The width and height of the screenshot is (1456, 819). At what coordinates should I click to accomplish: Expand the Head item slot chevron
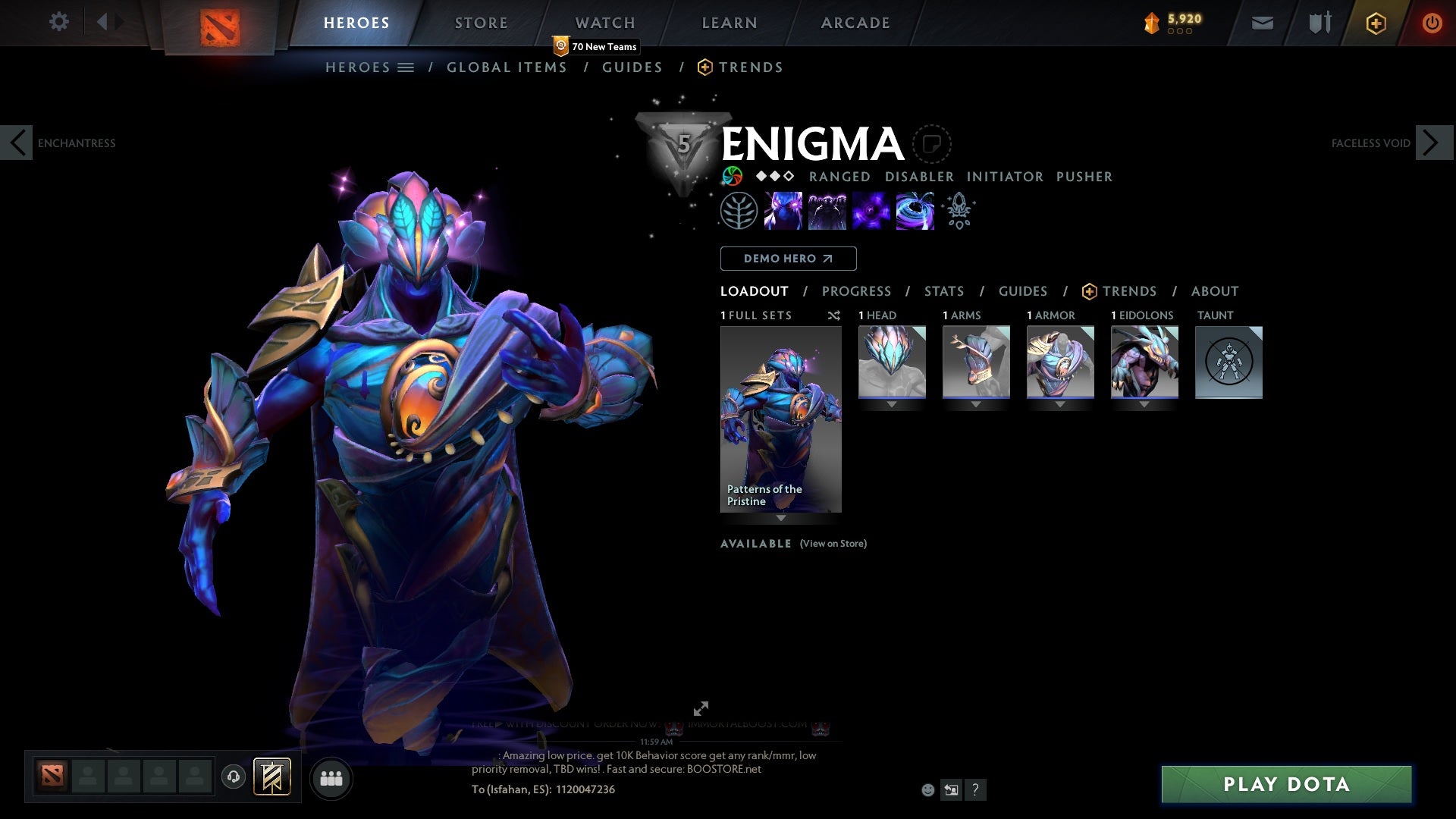891,405
